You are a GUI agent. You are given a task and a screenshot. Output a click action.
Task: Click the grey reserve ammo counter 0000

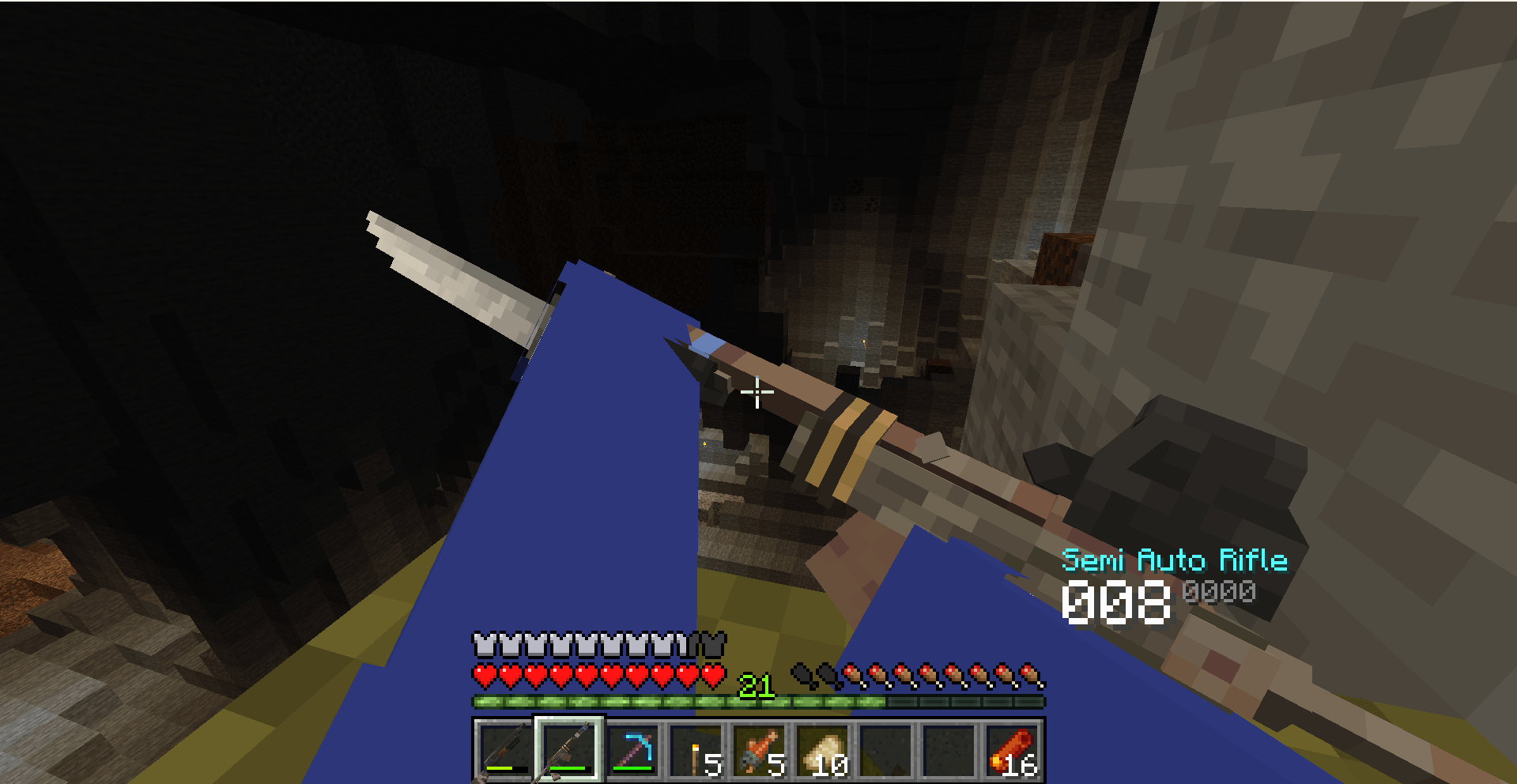click(1218, 590)
